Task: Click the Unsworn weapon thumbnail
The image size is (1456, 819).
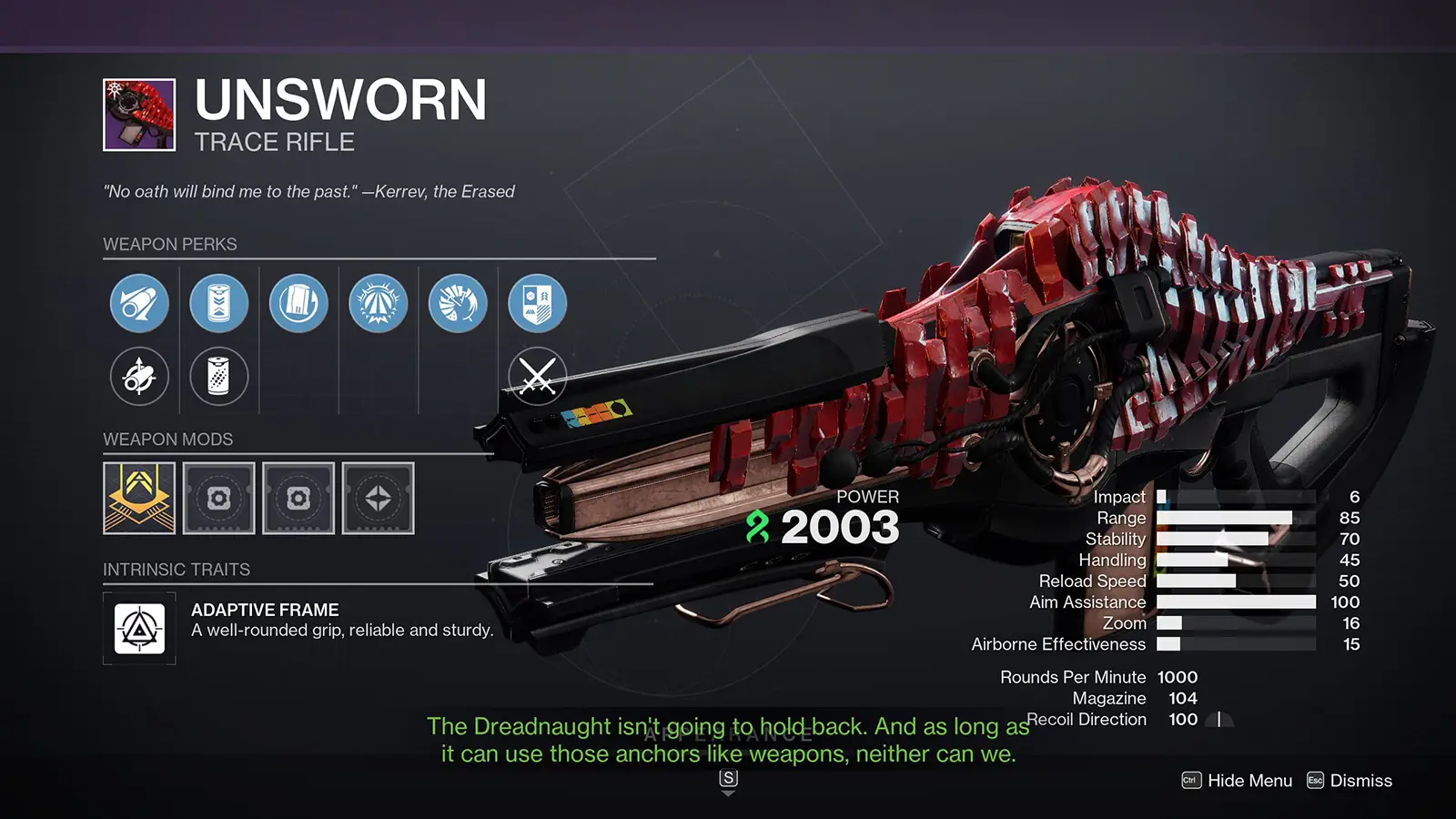Action: click(139, 115)
